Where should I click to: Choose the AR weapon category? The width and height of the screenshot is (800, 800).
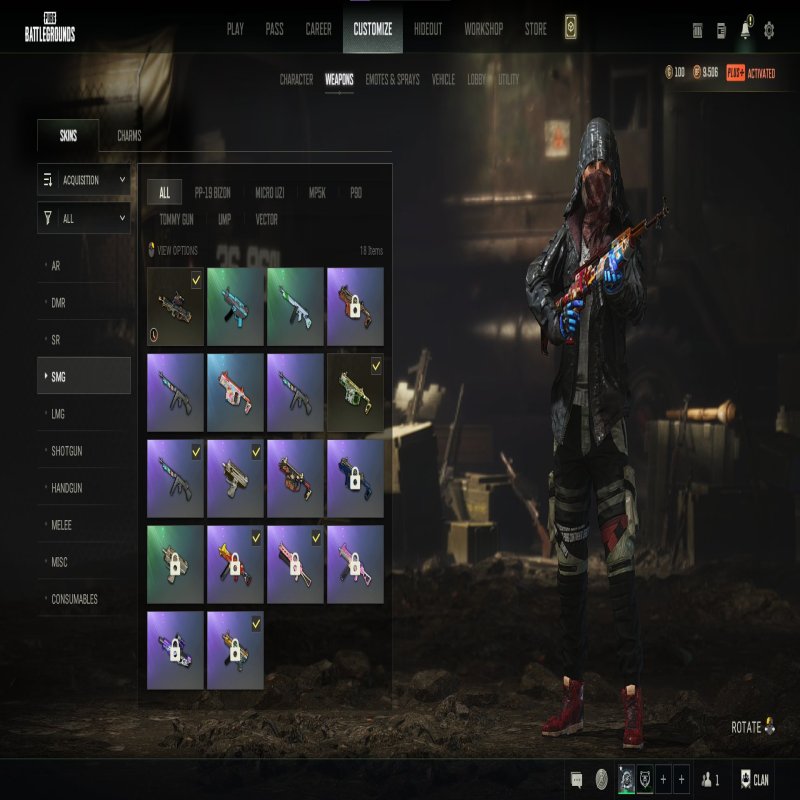(x=57, y=266)
